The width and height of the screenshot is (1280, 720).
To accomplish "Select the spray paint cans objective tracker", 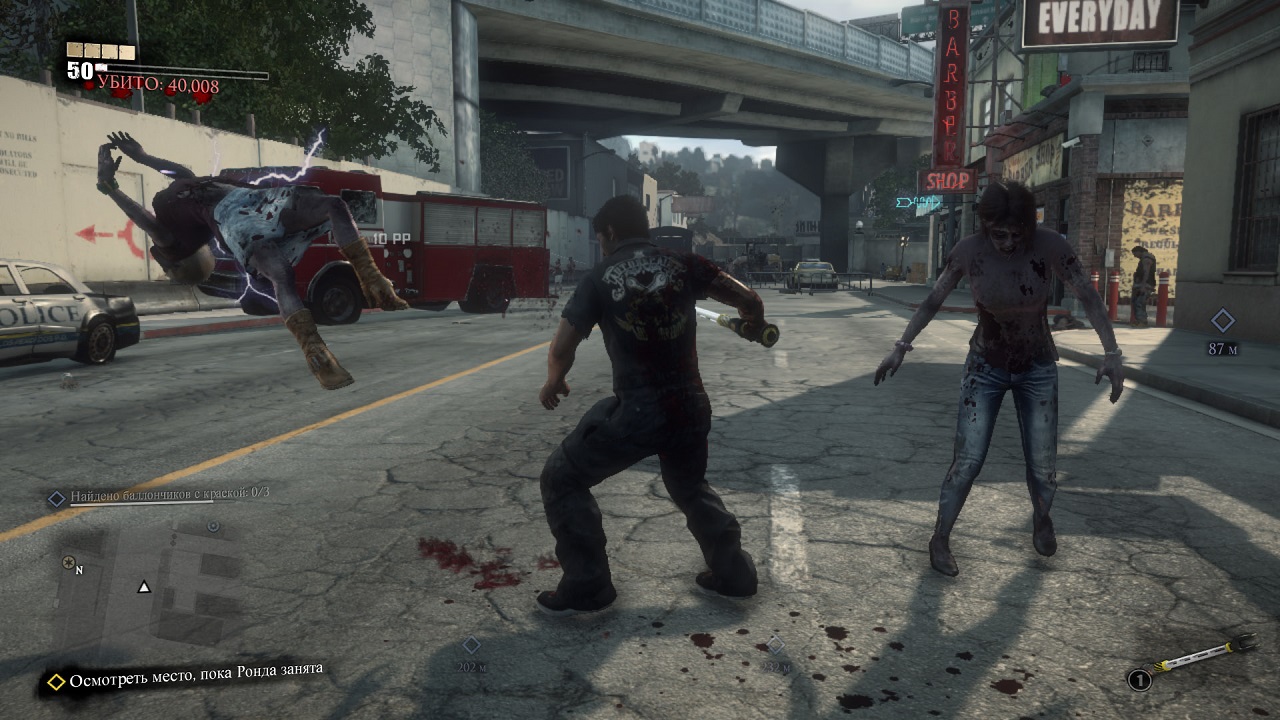I will click(x=160, y=495).
